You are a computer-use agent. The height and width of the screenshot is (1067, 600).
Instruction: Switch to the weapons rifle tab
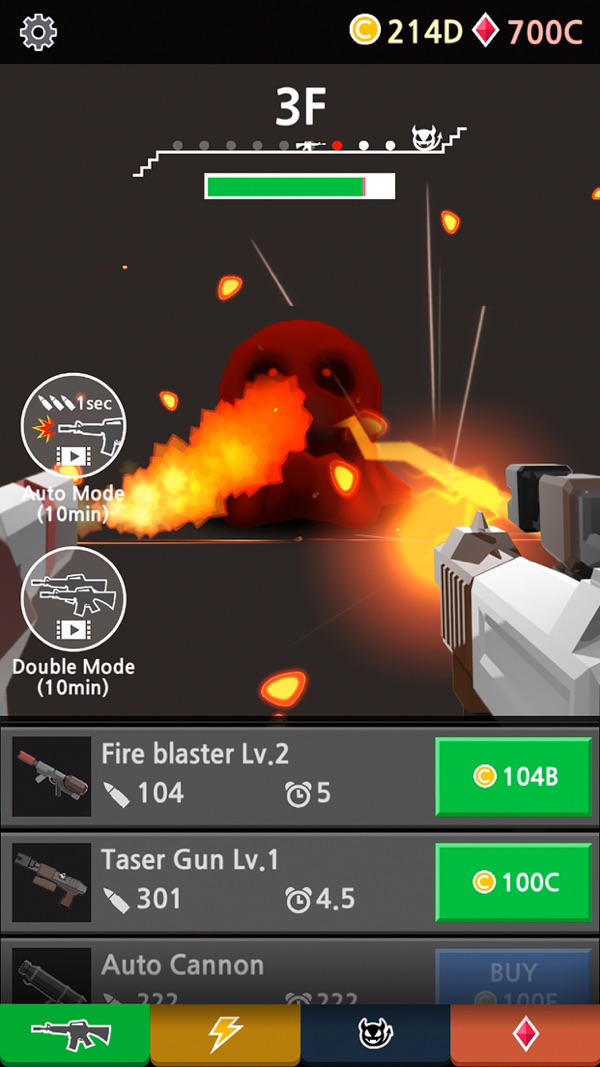click(75, 1035)
